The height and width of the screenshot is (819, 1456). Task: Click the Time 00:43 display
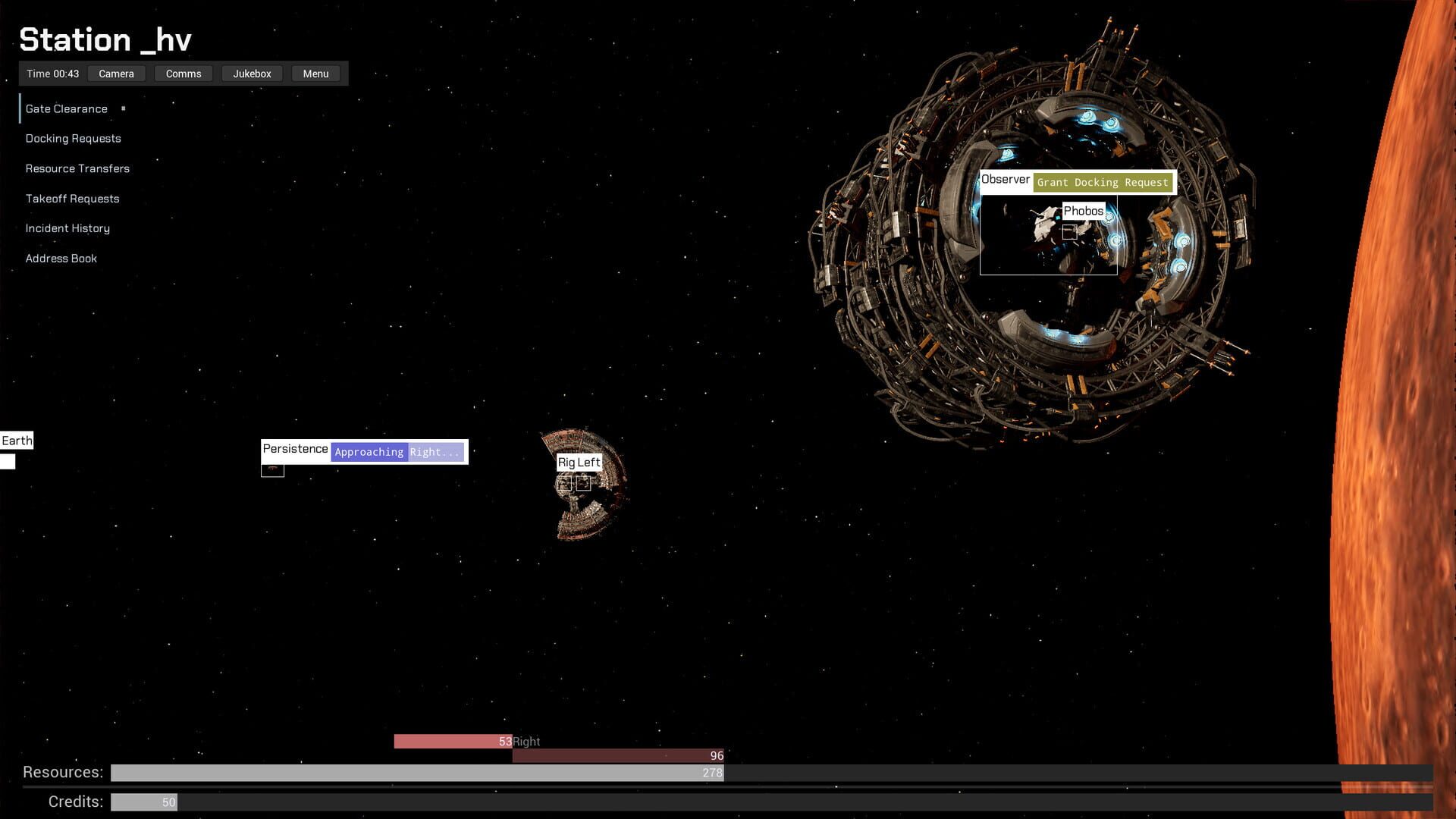point(53,74)
